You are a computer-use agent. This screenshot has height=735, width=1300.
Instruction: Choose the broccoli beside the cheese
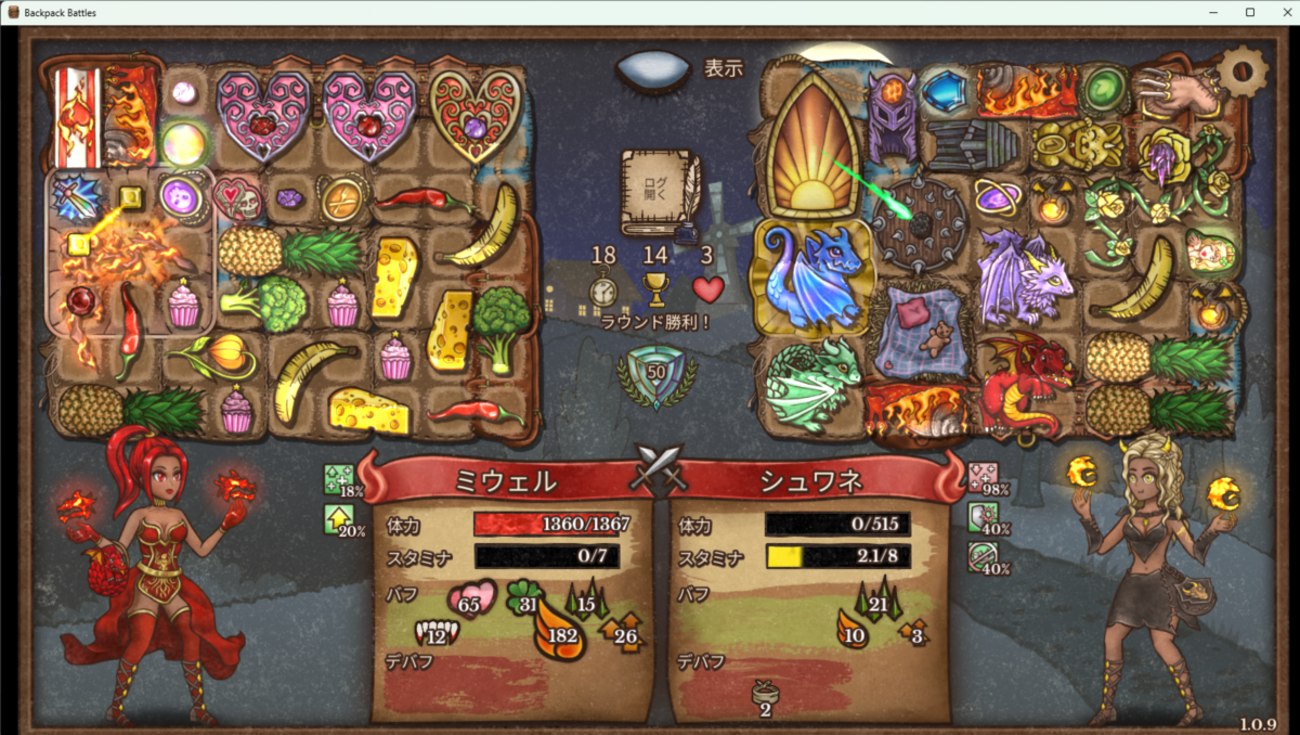click(500, 325)
